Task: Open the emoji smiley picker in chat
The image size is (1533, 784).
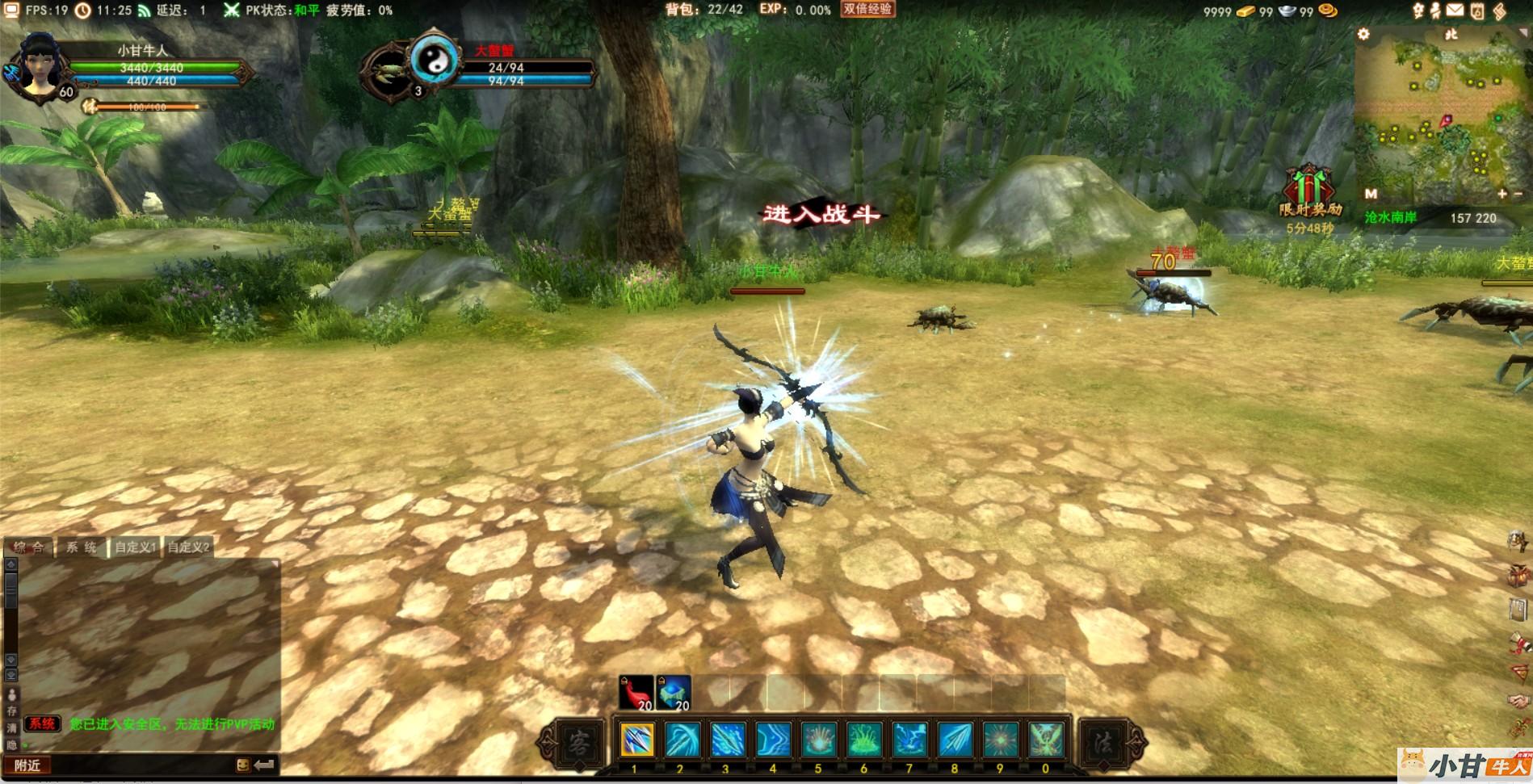Action: point(242,765)
